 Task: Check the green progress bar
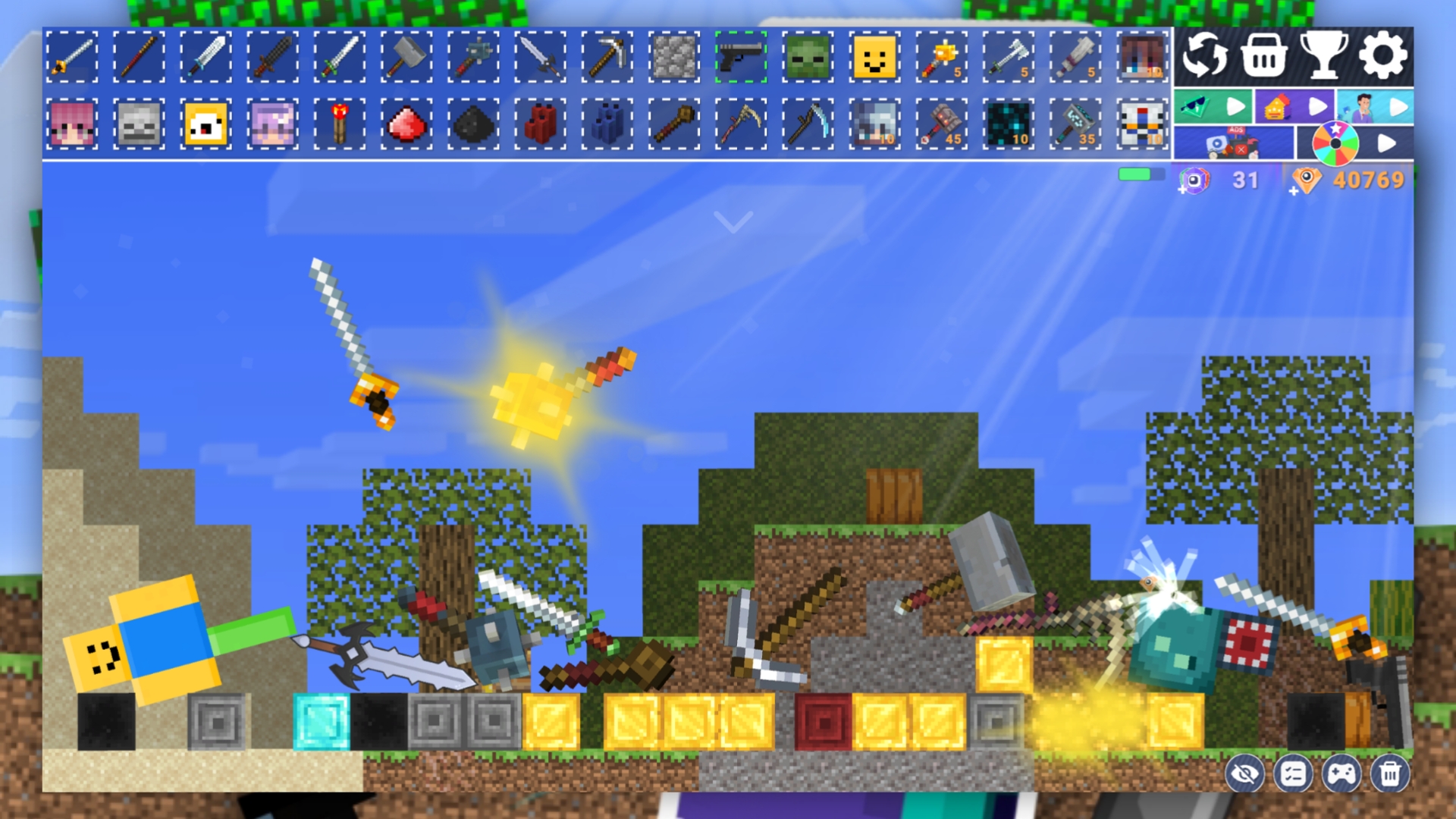1135,175
